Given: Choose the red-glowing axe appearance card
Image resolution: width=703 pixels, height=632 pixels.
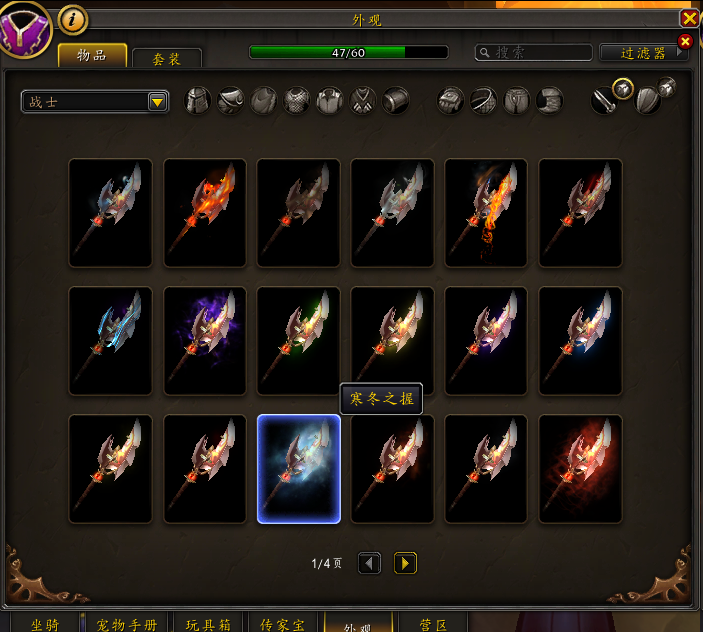Looking at the screenshot, I should 580,469.
